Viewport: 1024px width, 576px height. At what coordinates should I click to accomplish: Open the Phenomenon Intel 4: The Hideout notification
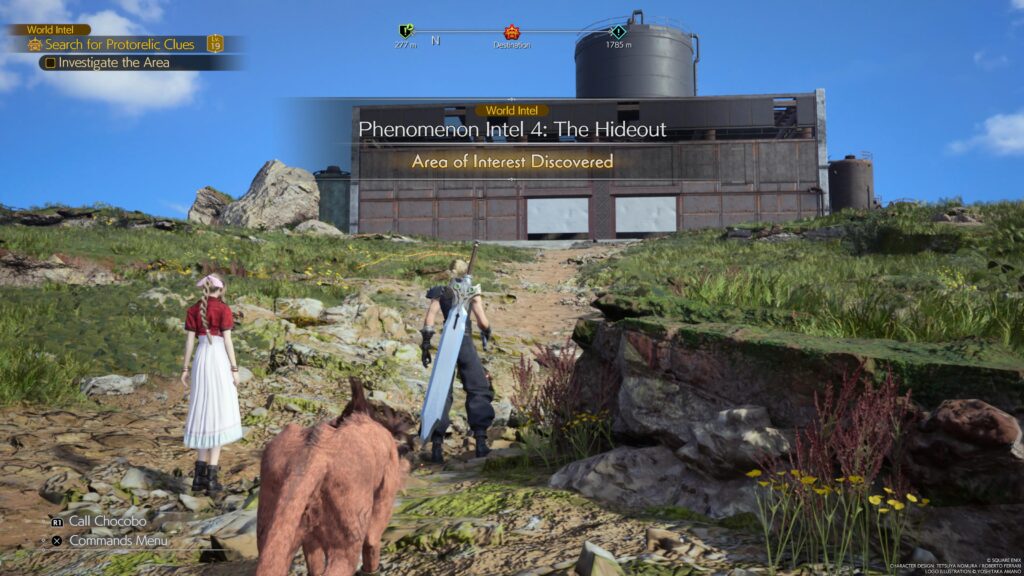512,130
